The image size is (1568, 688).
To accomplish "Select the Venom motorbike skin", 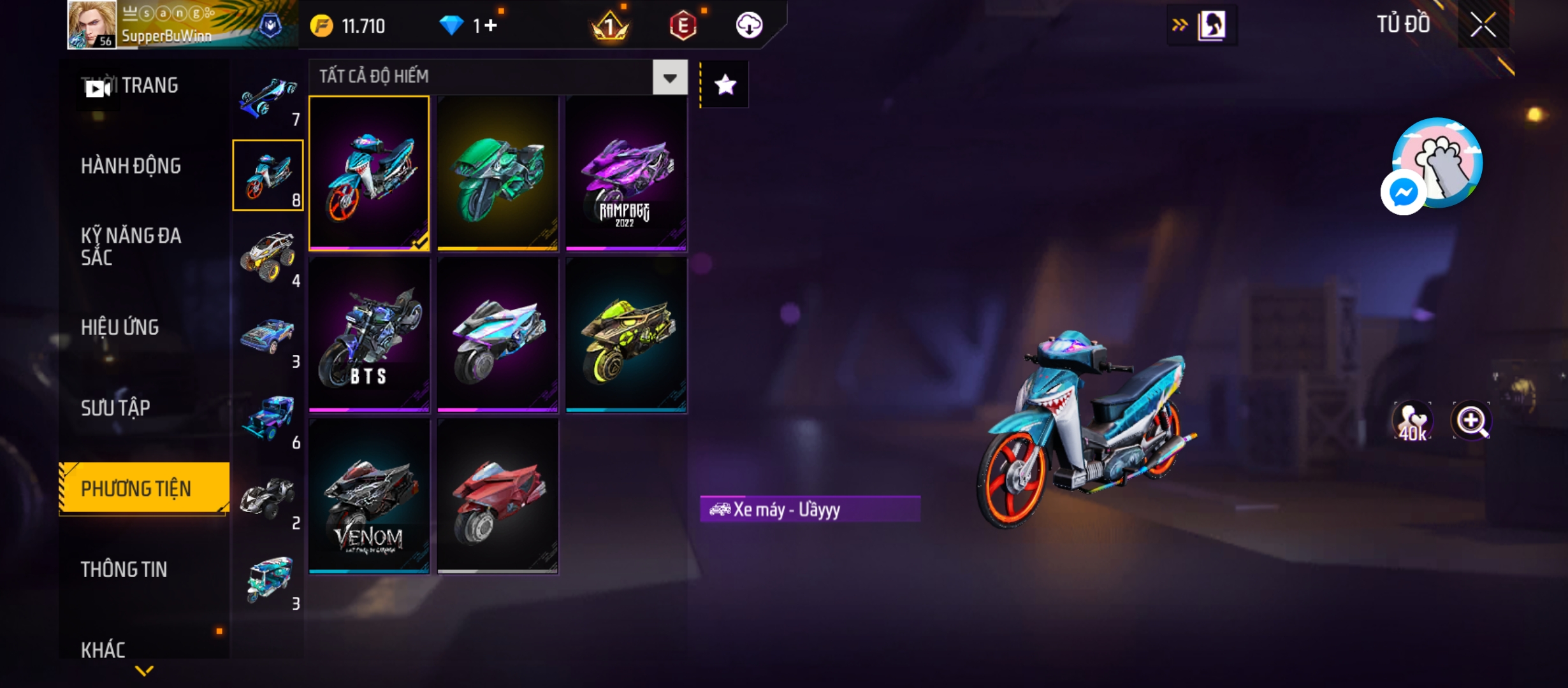I will 369,496.
